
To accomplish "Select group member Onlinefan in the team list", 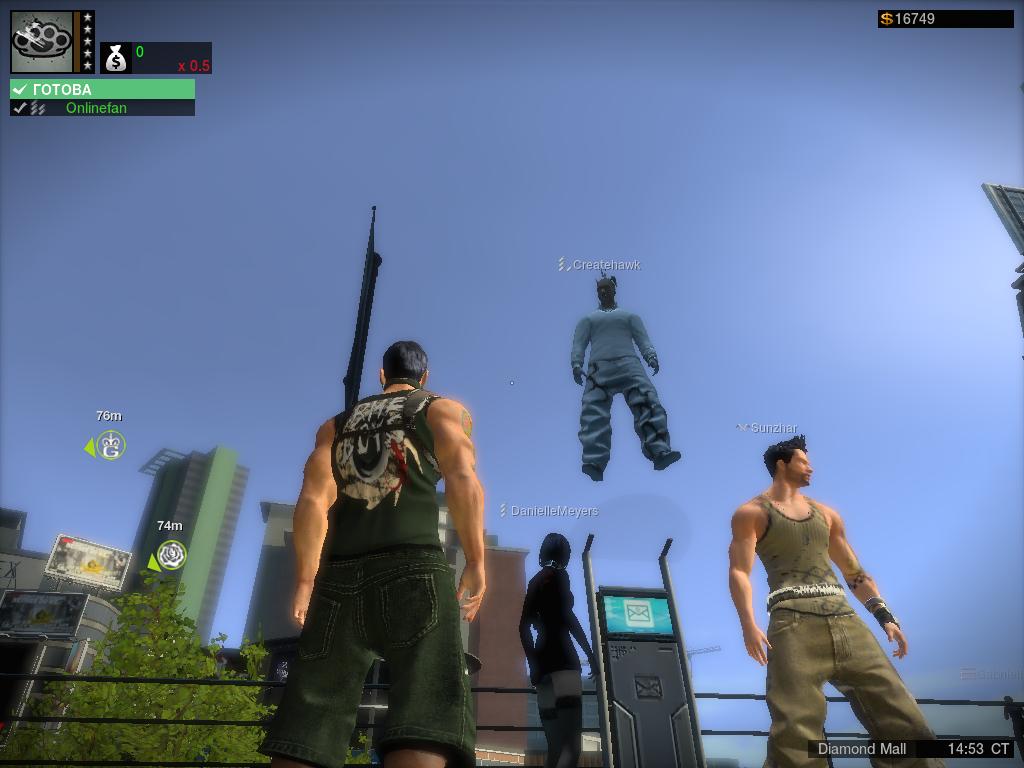I will 96,108.
